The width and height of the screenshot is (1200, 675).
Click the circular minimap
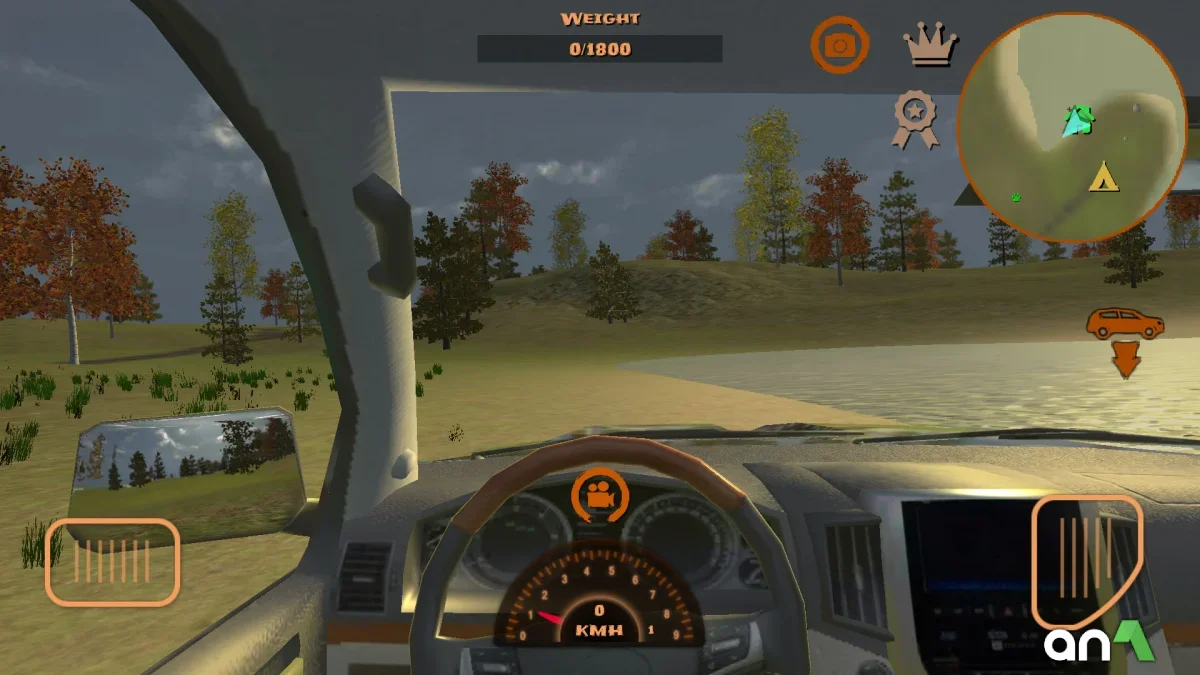pyautogui.click(x=1071, y=127)
